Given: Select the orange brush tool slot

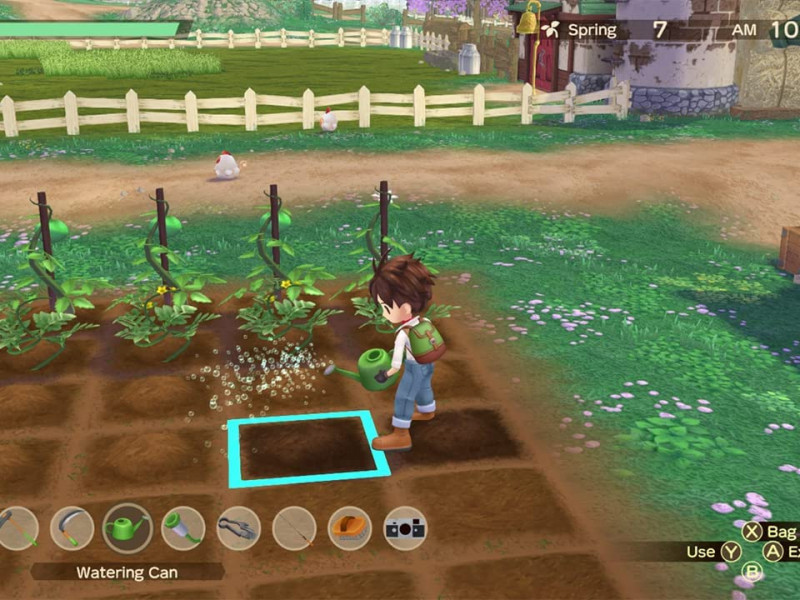Looking at the screenshot, I should click(349, 528).
